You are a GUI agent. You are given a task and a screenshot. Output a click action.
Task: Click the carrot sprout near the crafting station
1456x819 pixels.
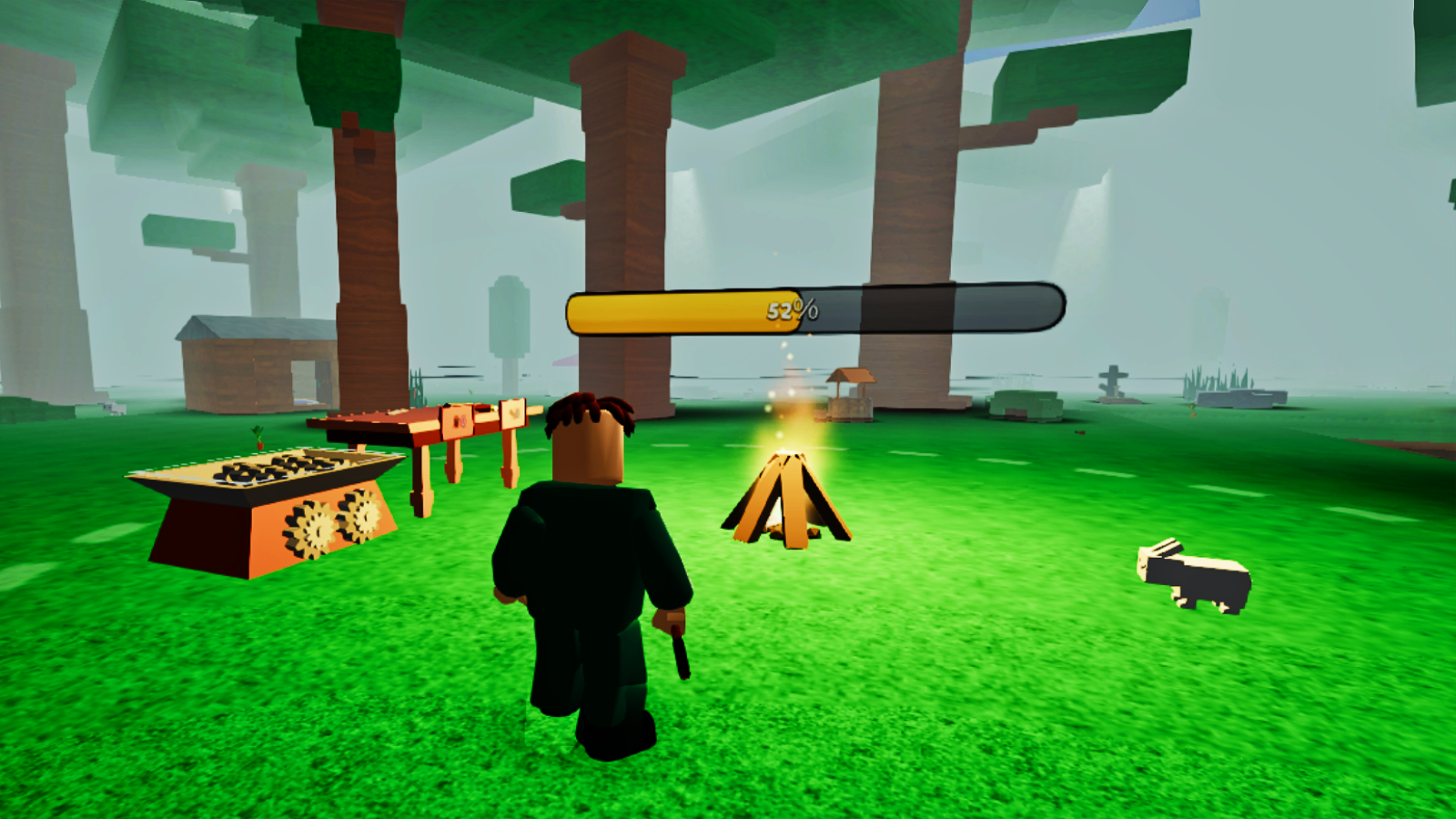pos(258,437)
